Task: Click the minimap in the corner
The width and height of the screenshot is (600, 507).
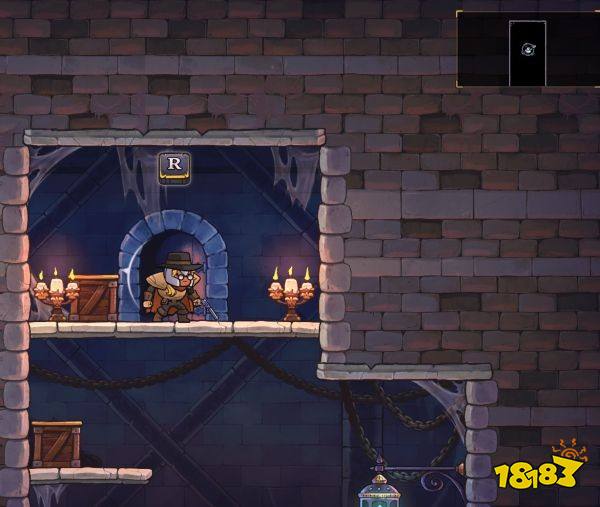Action: pyautogui.click(x=527, y=49)
